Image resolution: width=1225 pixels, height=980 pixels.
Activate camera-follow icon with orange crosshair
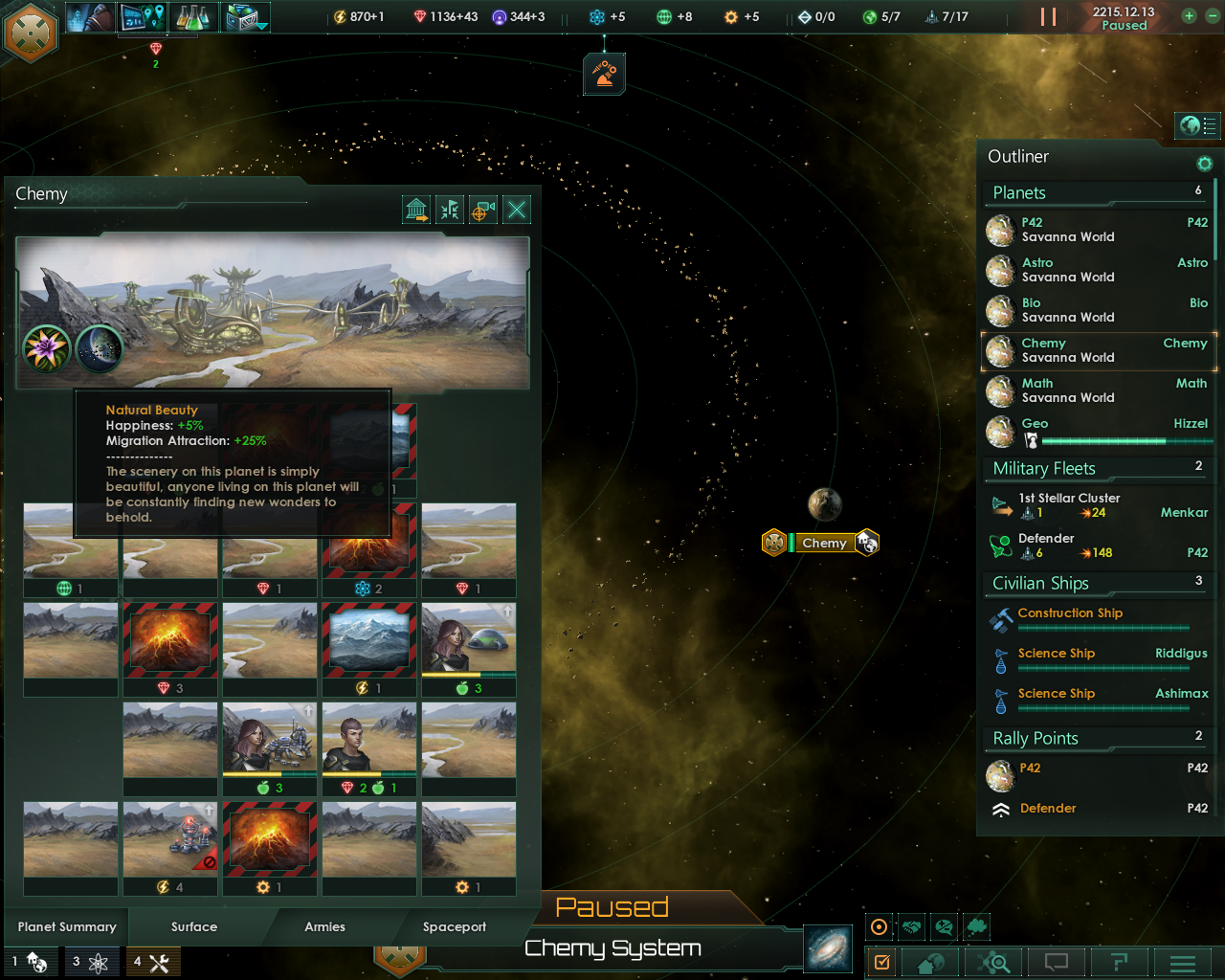[482, 209]
